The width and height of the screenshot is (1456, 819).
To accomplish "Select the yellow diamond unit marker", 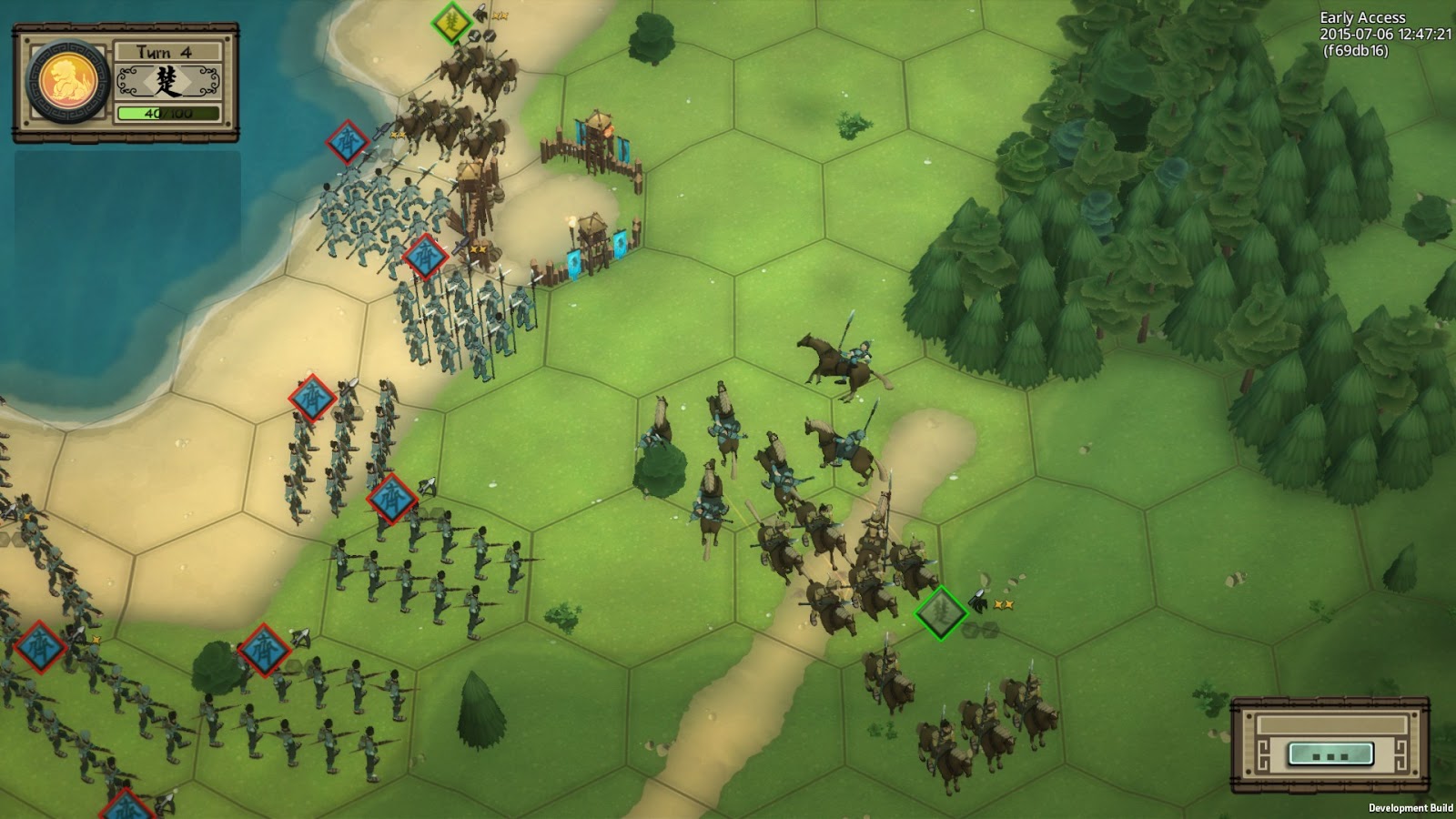I will click(450, 22).
